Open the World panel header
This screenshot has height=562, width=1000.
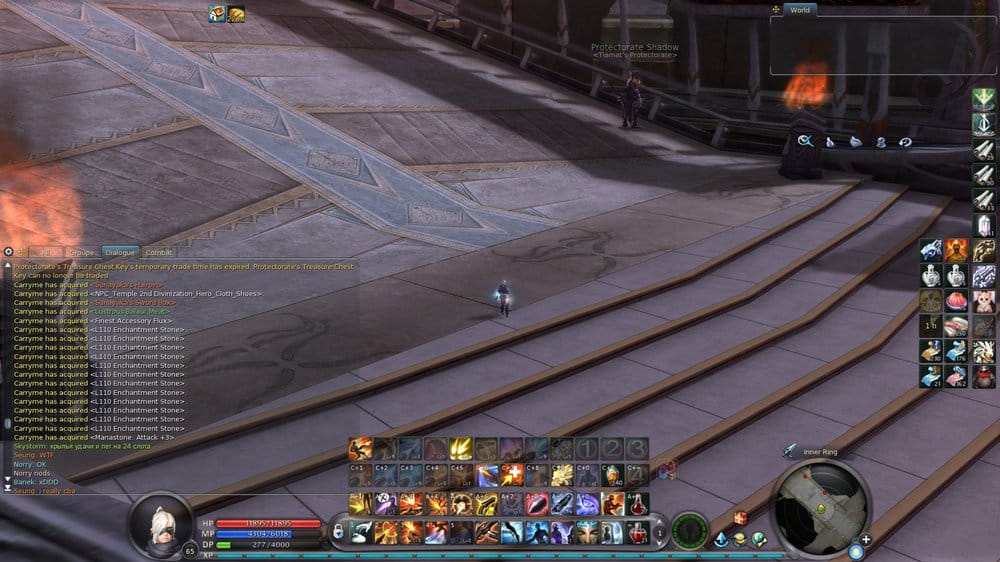pyautogui.click(x=799, y=10)
